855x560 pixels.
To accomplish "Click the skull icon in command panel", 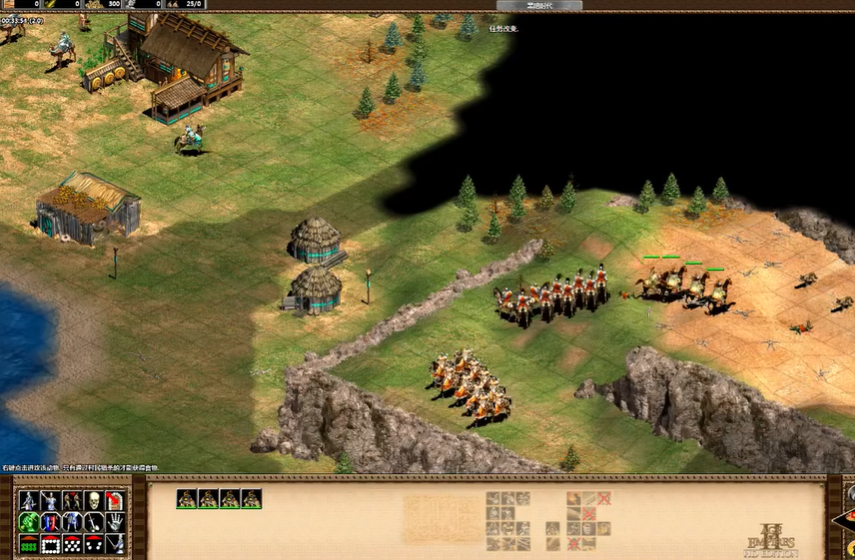I will (93, 500).
